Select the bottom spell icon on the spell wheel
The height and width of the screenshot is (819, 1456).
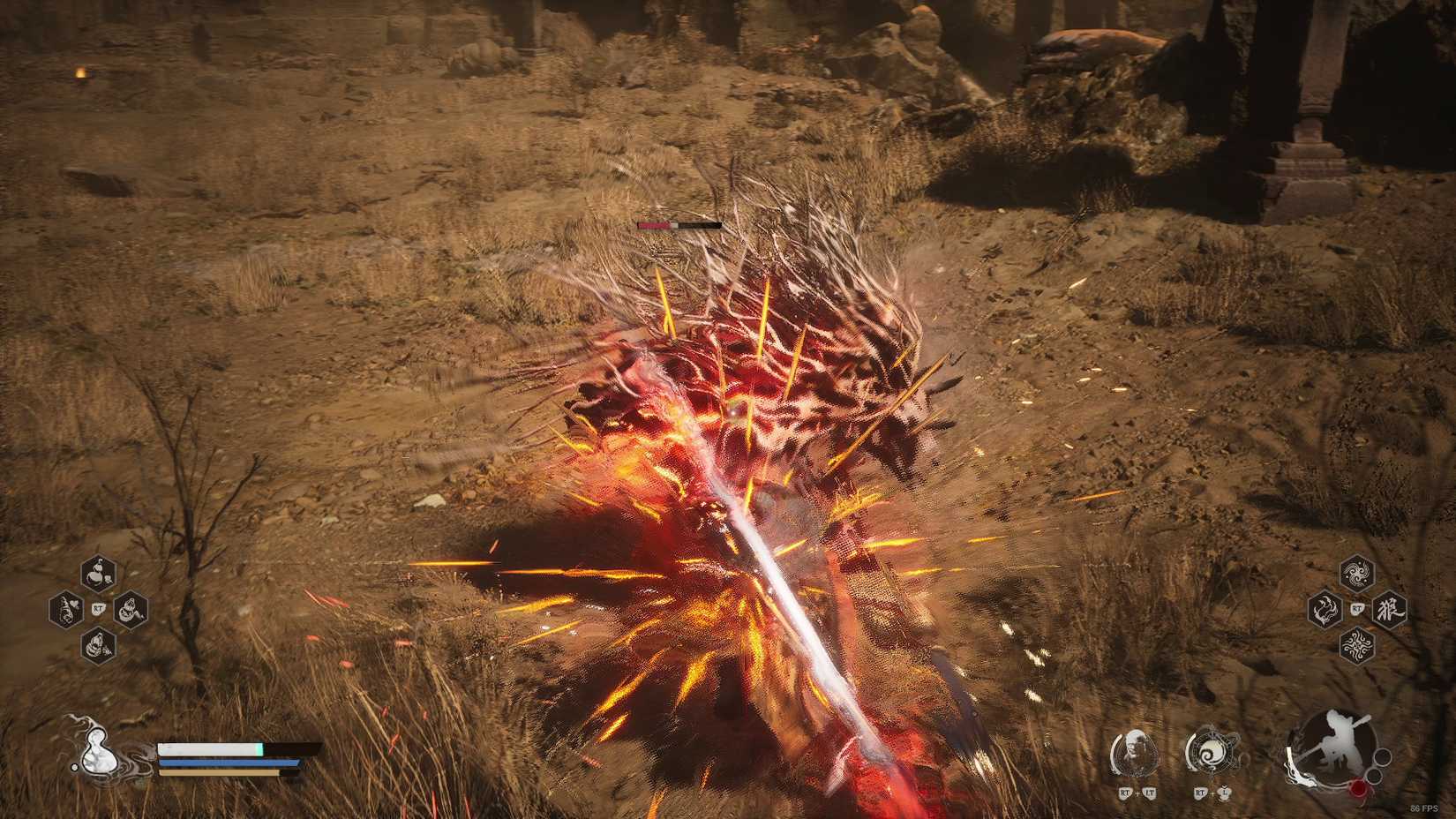pos(1357,645)
